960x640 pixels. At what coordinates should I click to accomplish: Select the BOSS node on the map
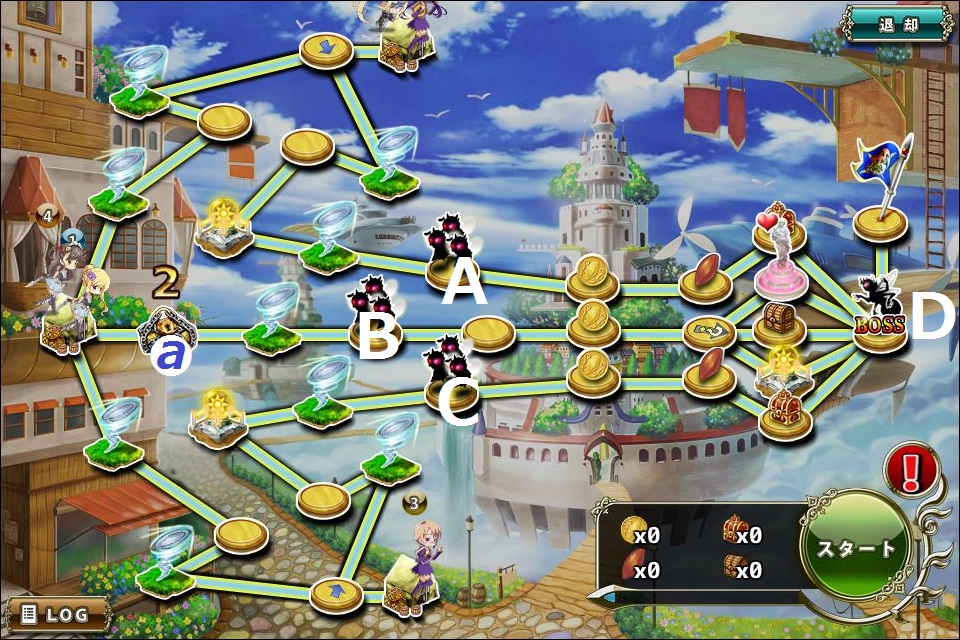click(880, 317)
